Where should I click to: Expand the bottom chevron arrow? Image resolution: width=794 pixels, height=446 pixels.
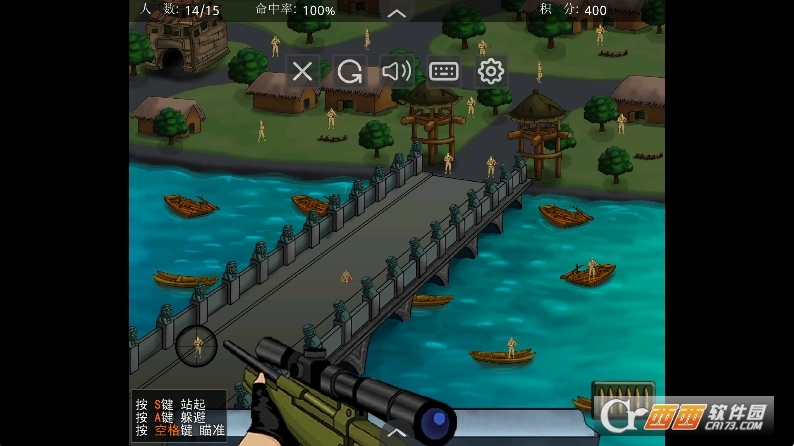click(x=397, y=433)
